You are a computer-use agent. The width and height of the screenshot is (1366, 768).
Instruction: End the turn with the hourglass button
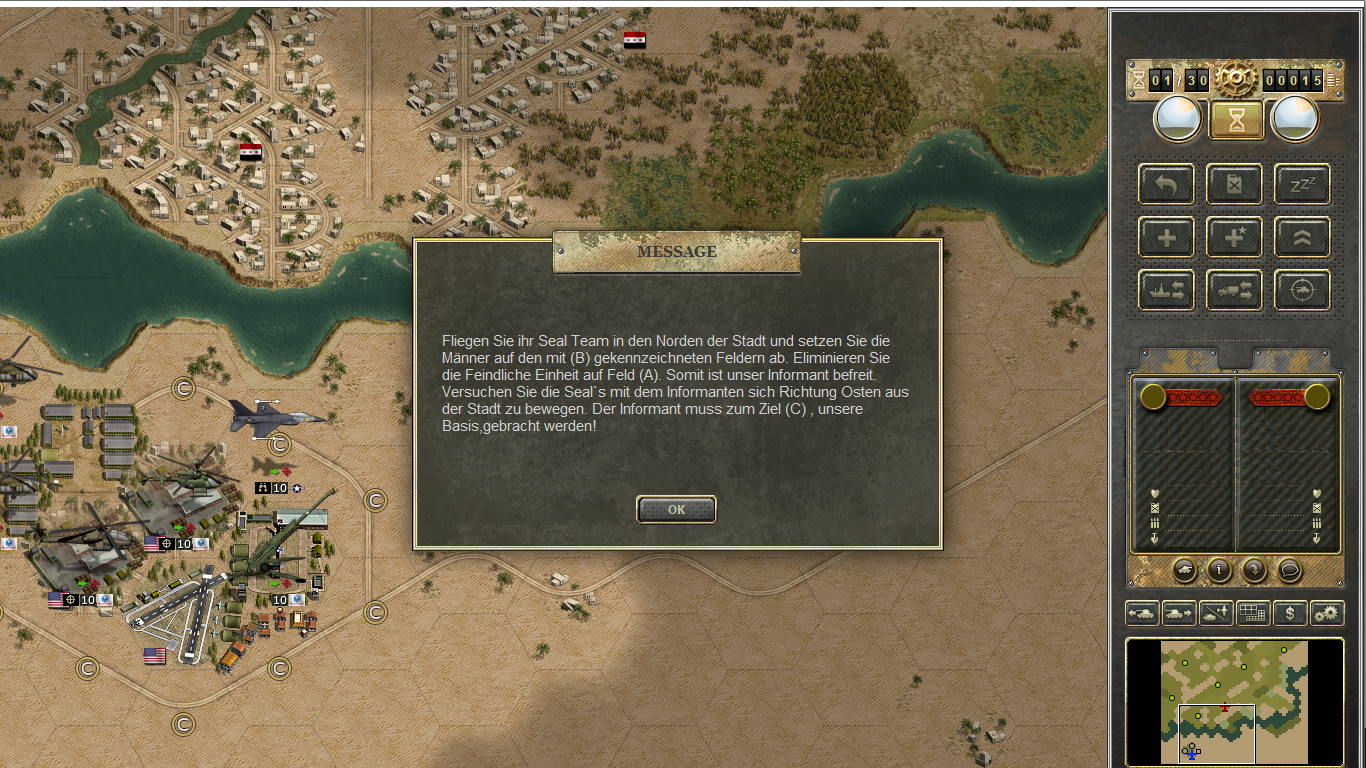(x=1237, y=120)
